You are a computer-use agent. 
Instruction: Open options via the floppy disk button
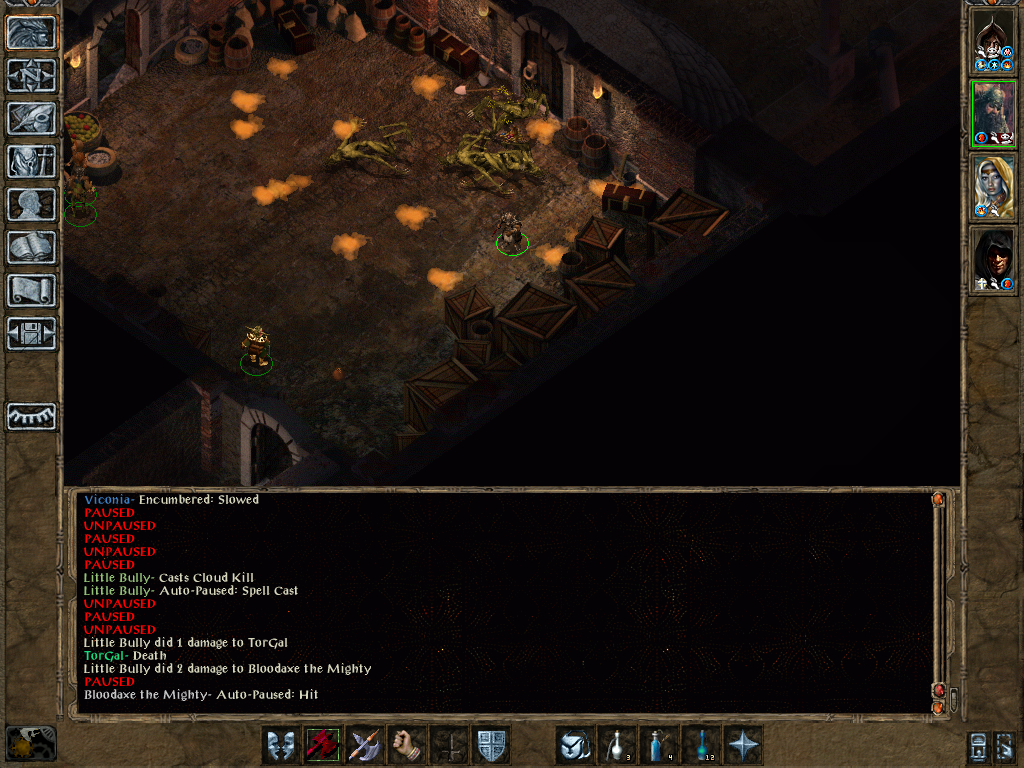point(32,333)
